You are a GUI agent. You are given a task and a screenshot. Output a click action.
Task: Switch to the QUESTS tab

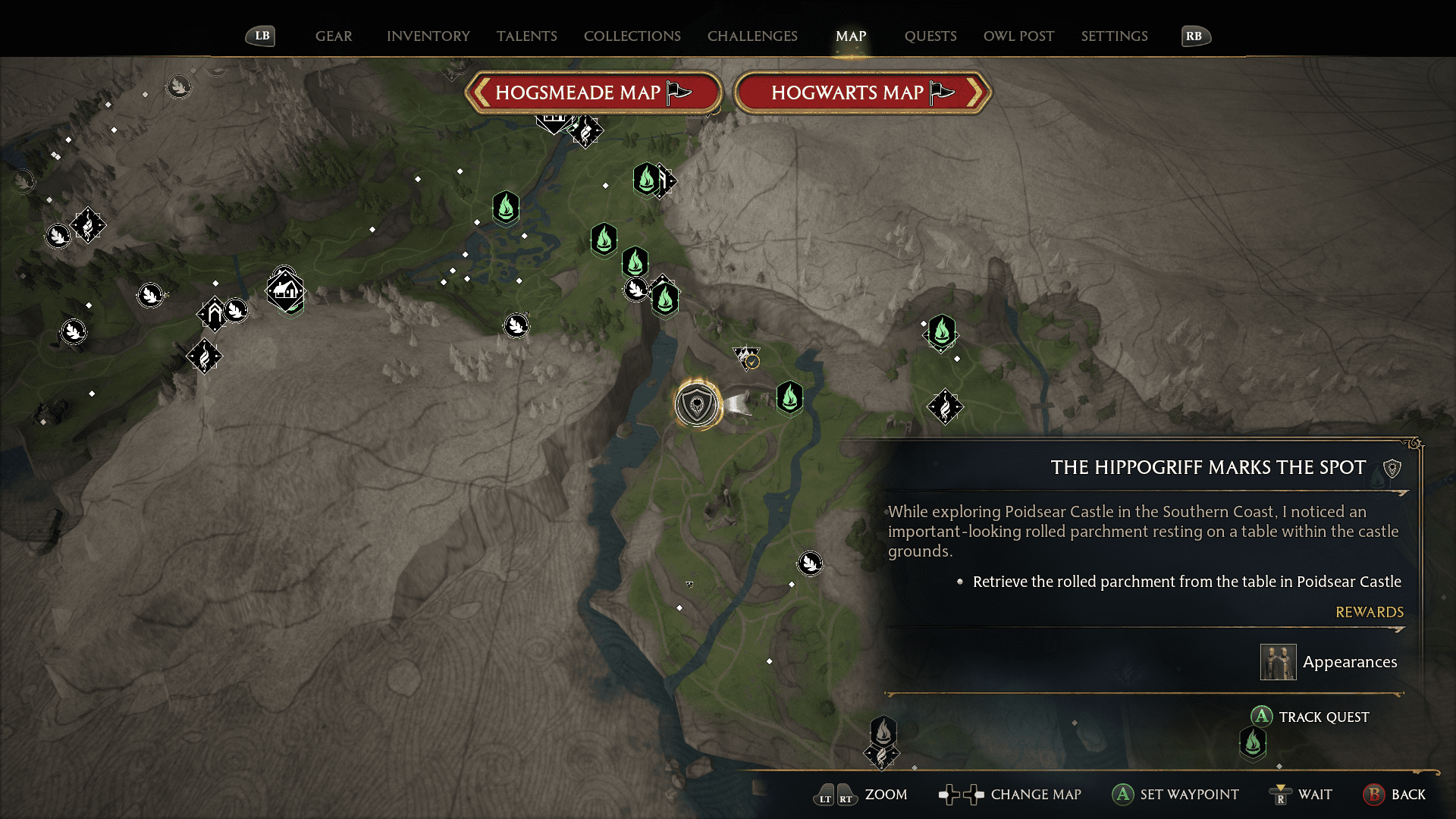(930, 36)
